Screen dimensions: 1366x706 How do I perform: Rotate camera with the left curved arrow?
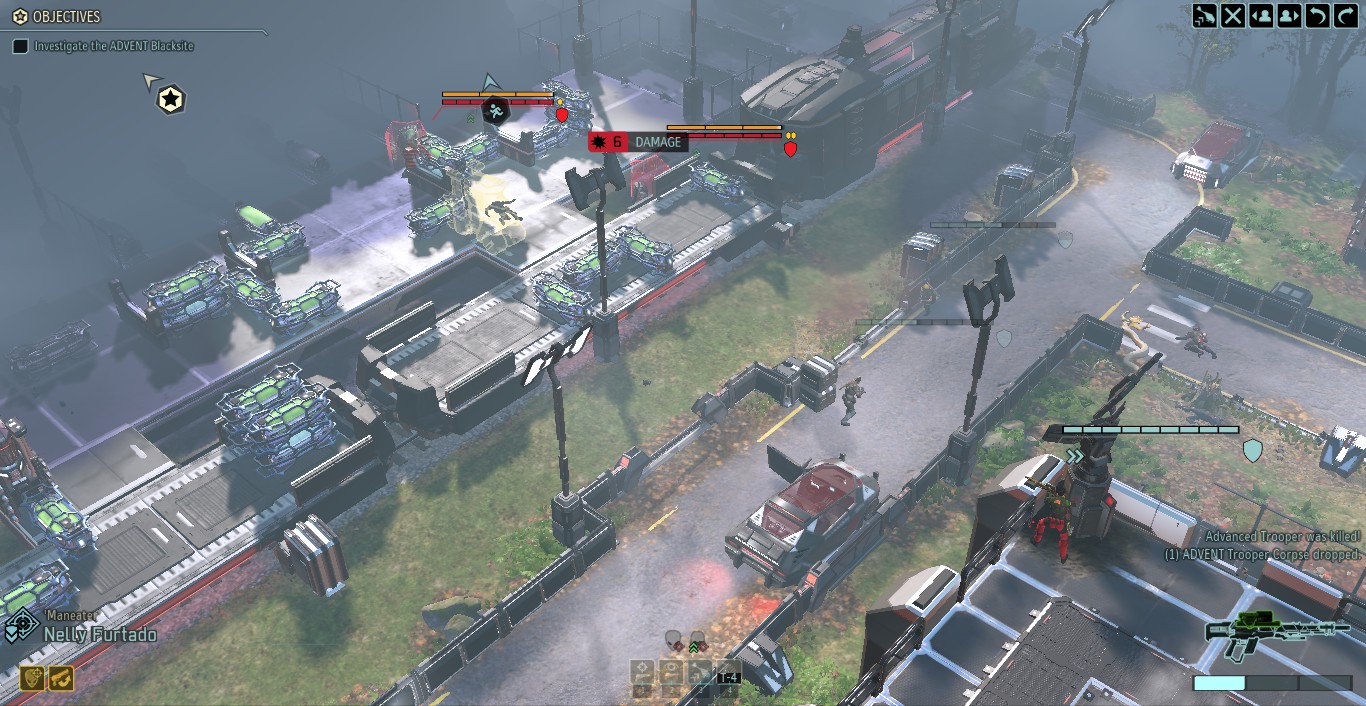1317,16
